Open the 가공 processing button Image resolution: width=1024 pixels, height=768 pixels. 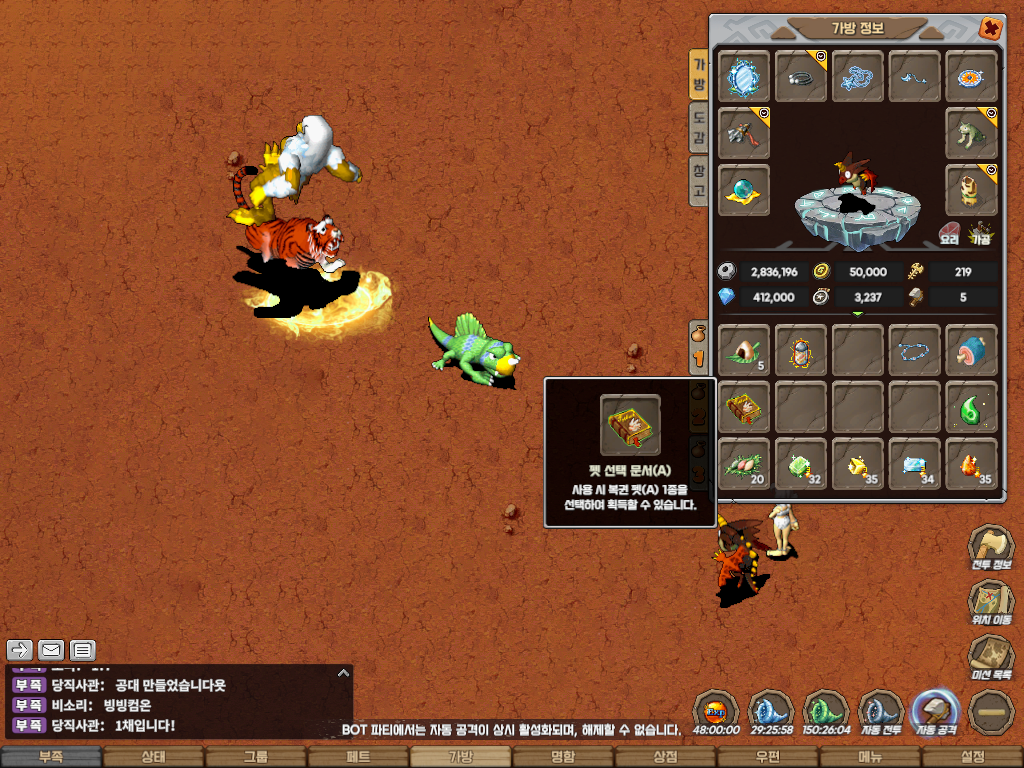981,234
